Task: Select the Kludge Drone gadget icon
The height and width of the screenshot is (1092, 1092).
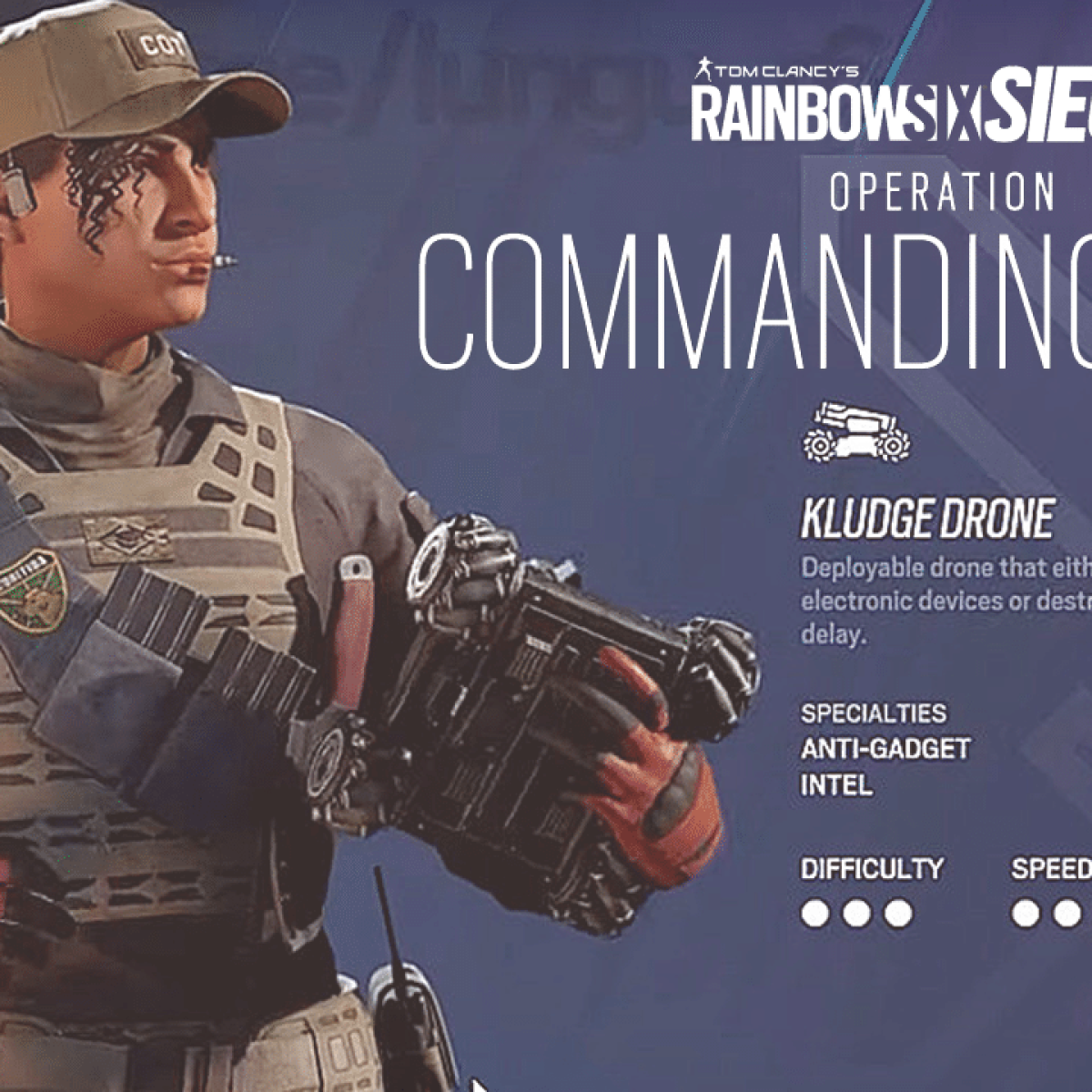Action: (857, 429)
